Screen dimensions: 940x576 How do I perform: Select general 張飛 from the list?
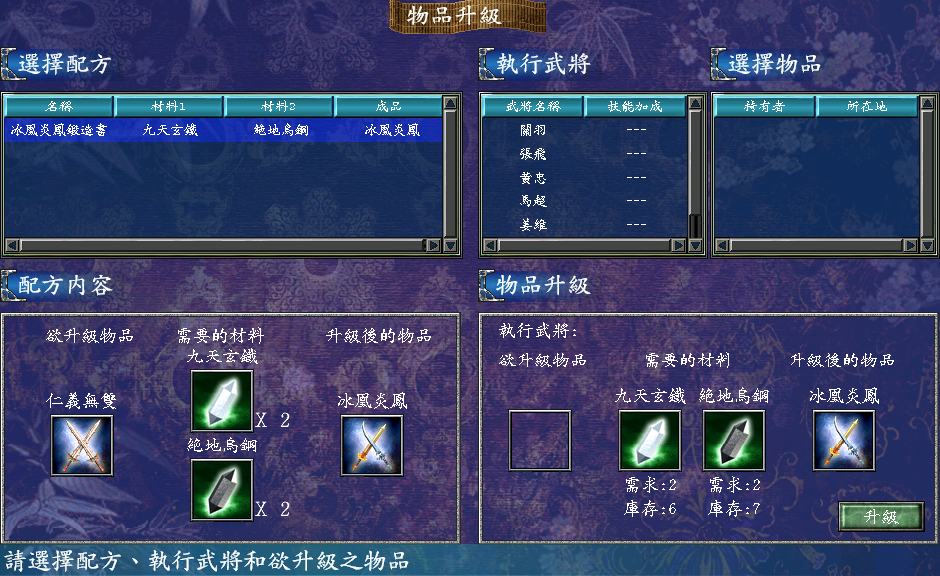coord(533,154)
